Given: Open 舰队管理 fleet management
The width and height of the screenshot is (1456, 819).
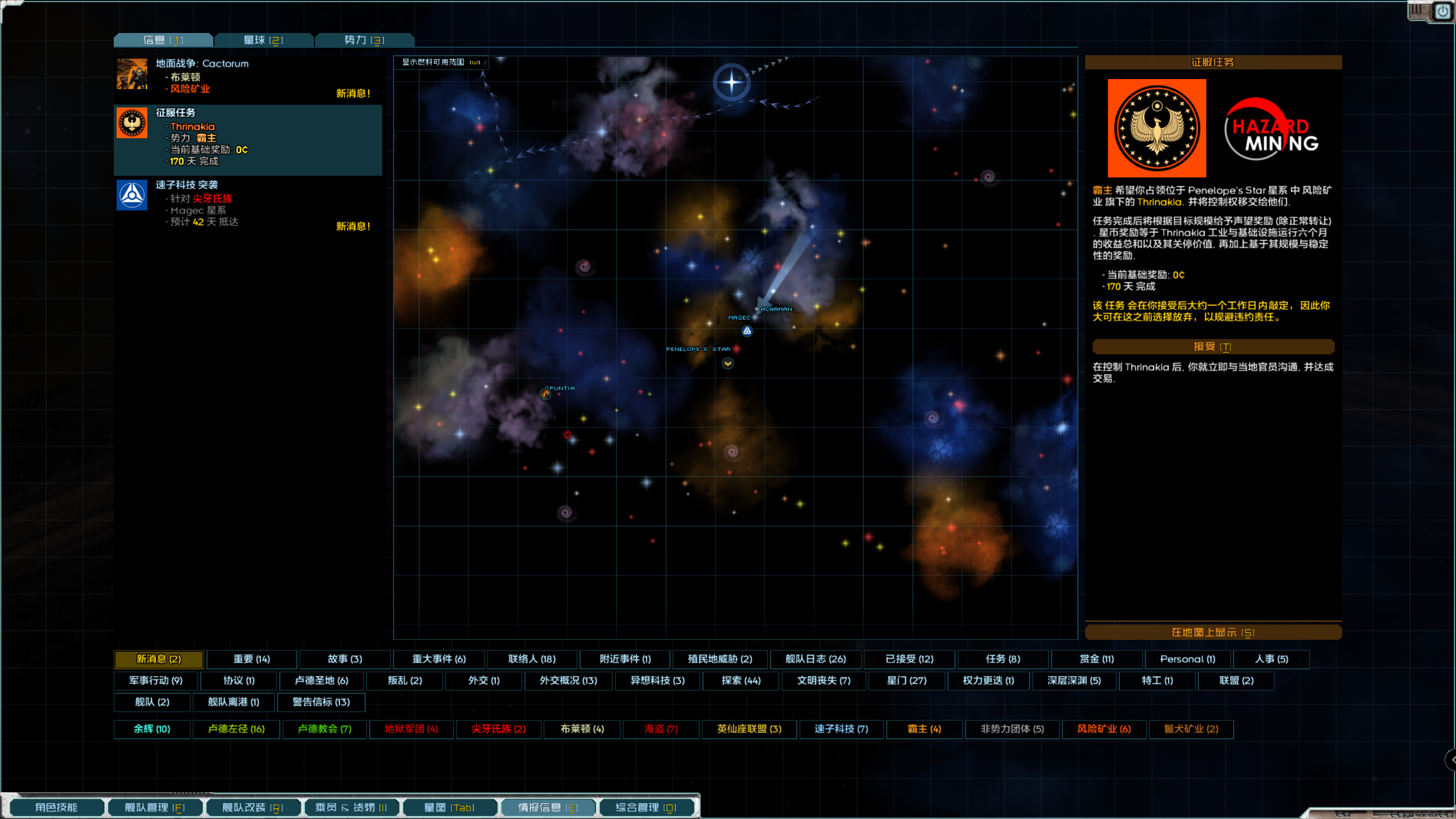Looking at the screenshot, I should (x=155, y=808).
